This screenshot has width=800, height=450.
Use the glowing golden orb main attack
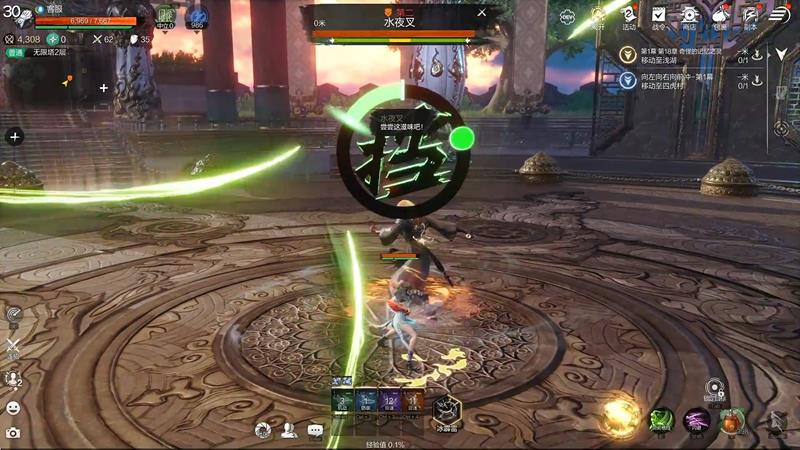point(619,415)
